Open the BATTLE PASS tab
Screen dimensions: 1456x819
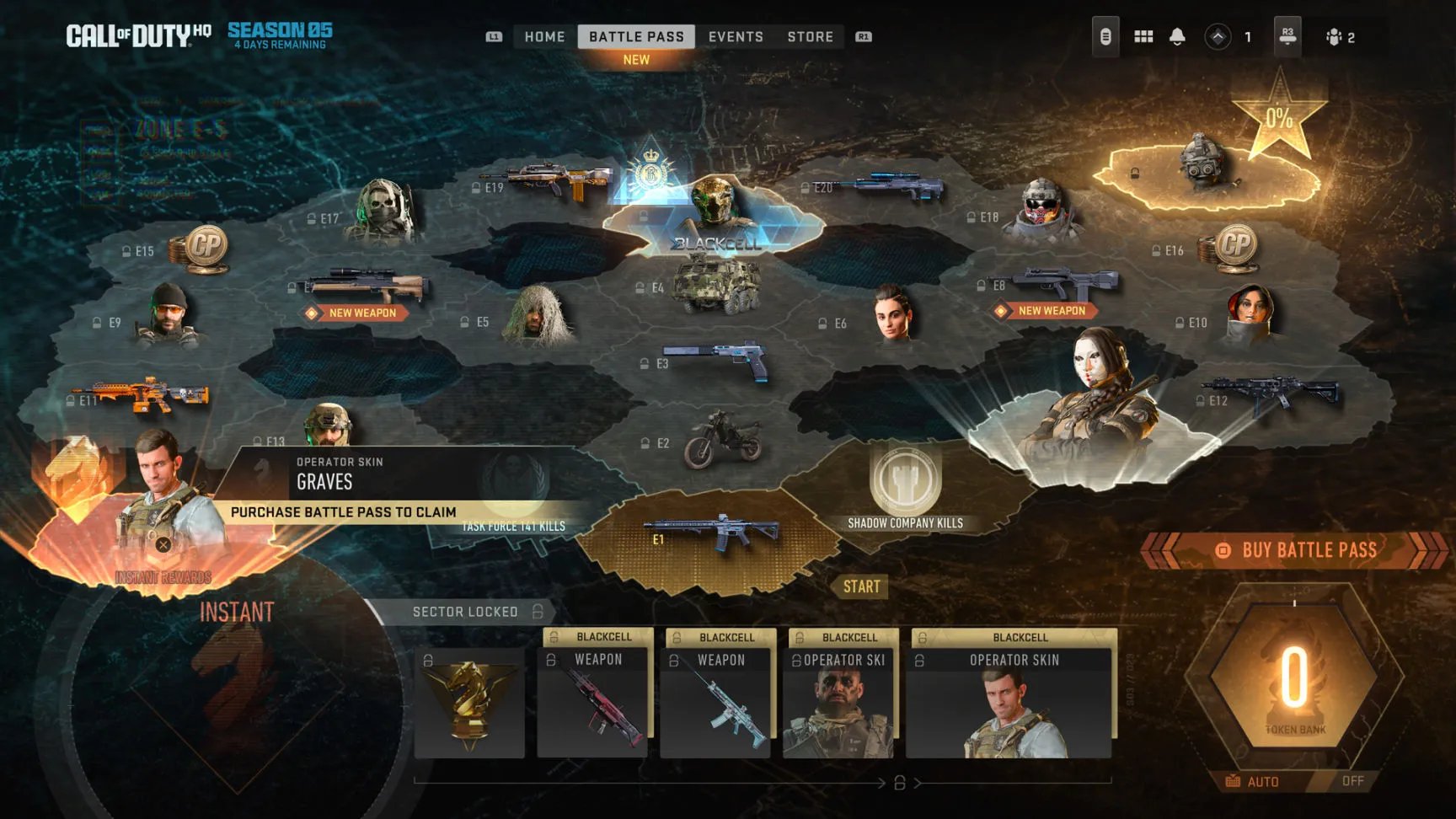pos(636,37)
